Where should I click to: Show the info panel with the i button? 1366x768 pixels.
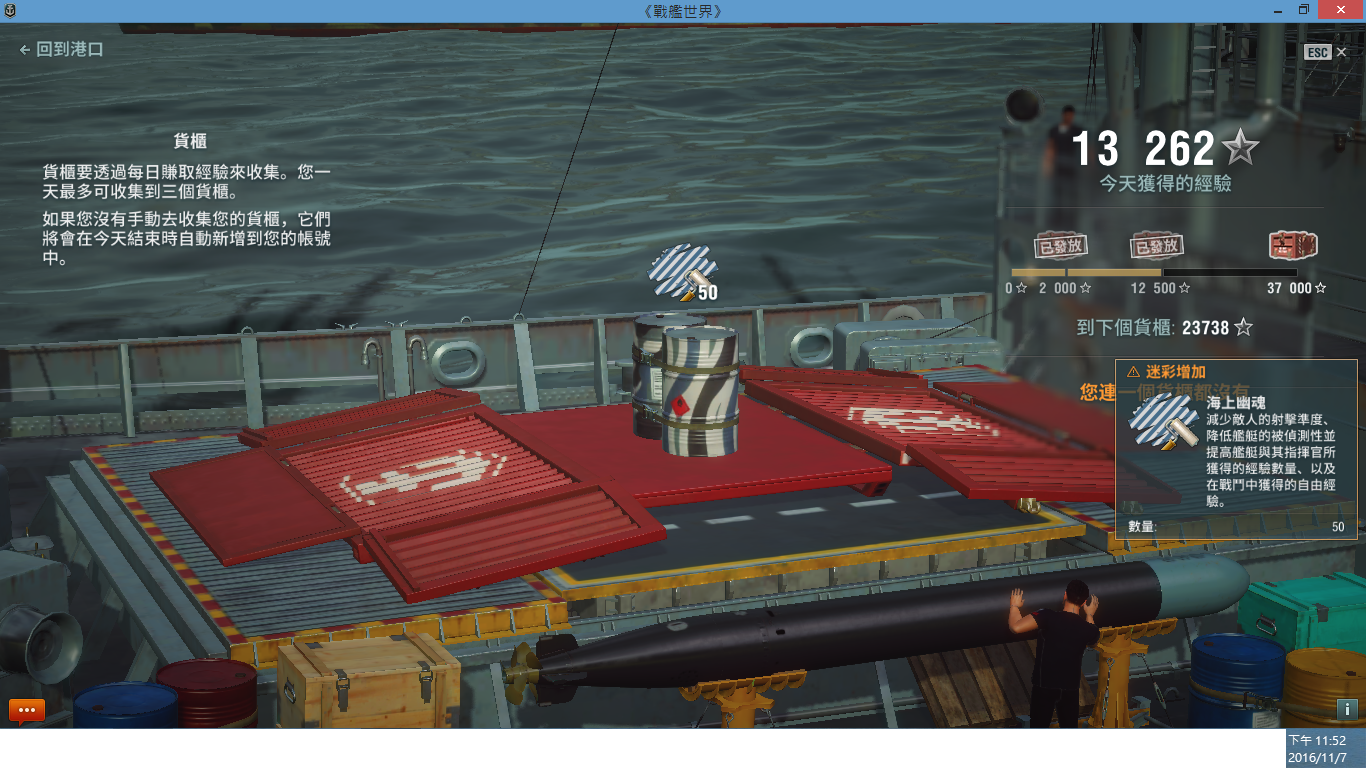click(x=1346, y=709)
